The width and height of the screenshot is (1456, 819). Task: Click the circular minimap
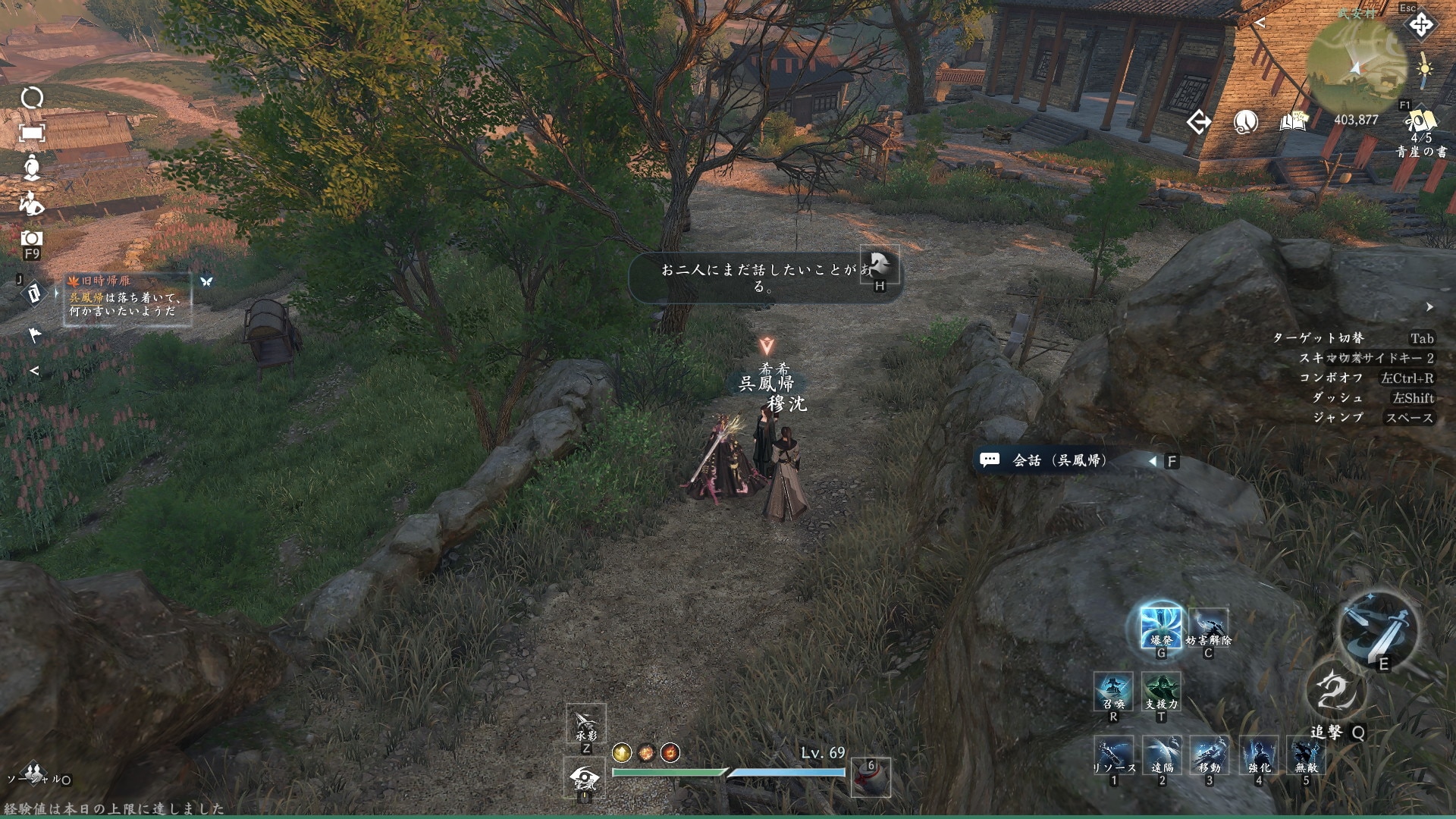(1358, 65)
